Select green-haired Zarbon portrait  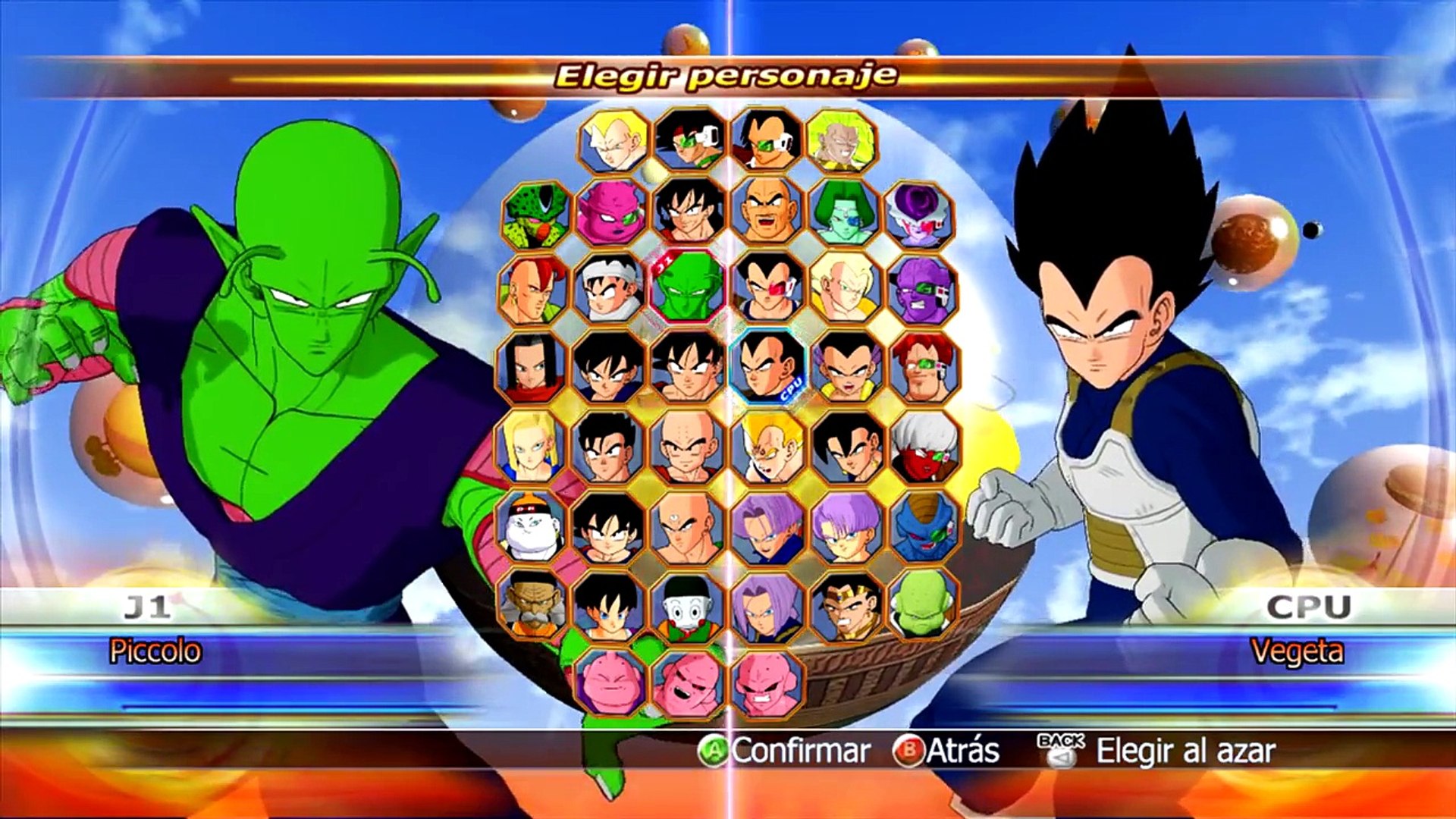(843, 213)
